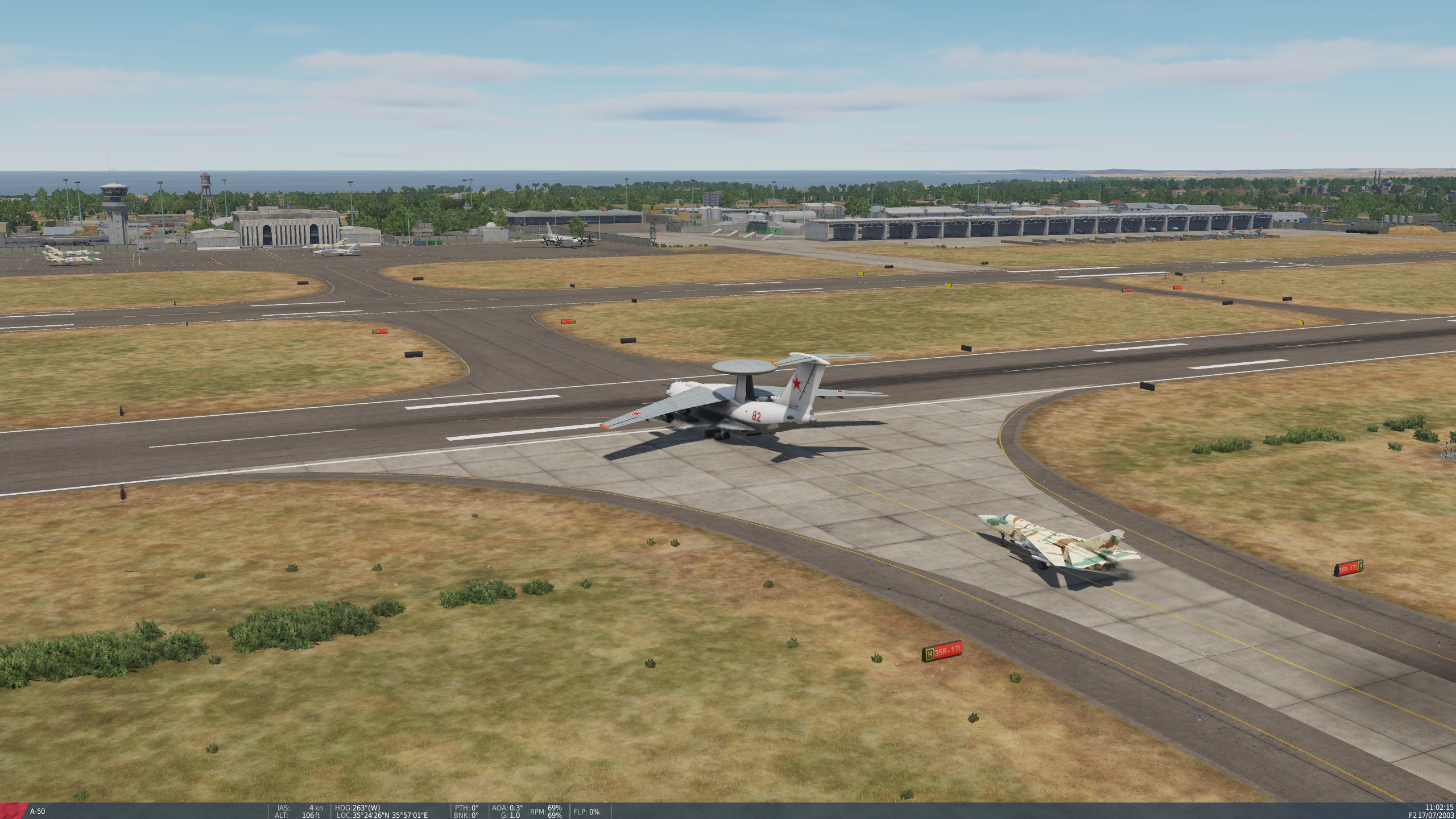Click the ALT altitude field showing 106 ft

pos(296,814)
